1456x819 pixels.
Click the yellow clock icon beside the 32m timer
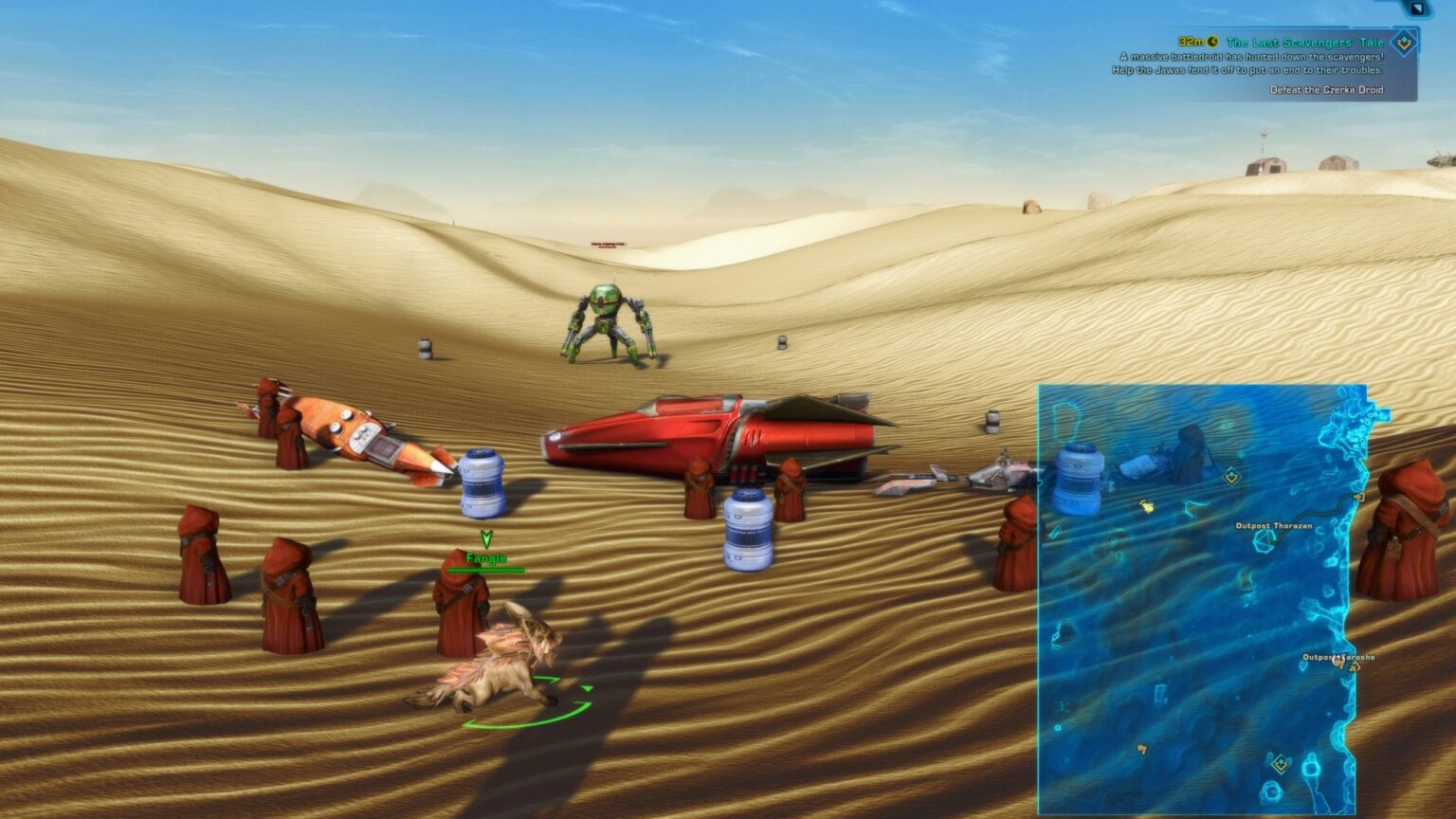point(1211,41)
